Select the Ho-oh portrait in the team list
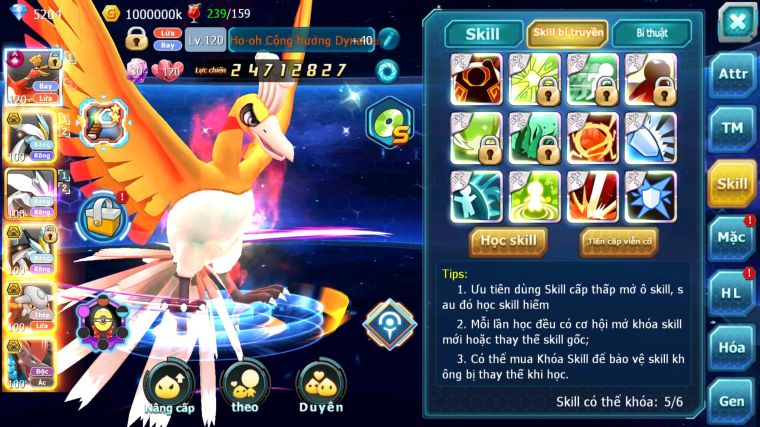The width and height of the screenshot is (760, 427). point(30,77)
